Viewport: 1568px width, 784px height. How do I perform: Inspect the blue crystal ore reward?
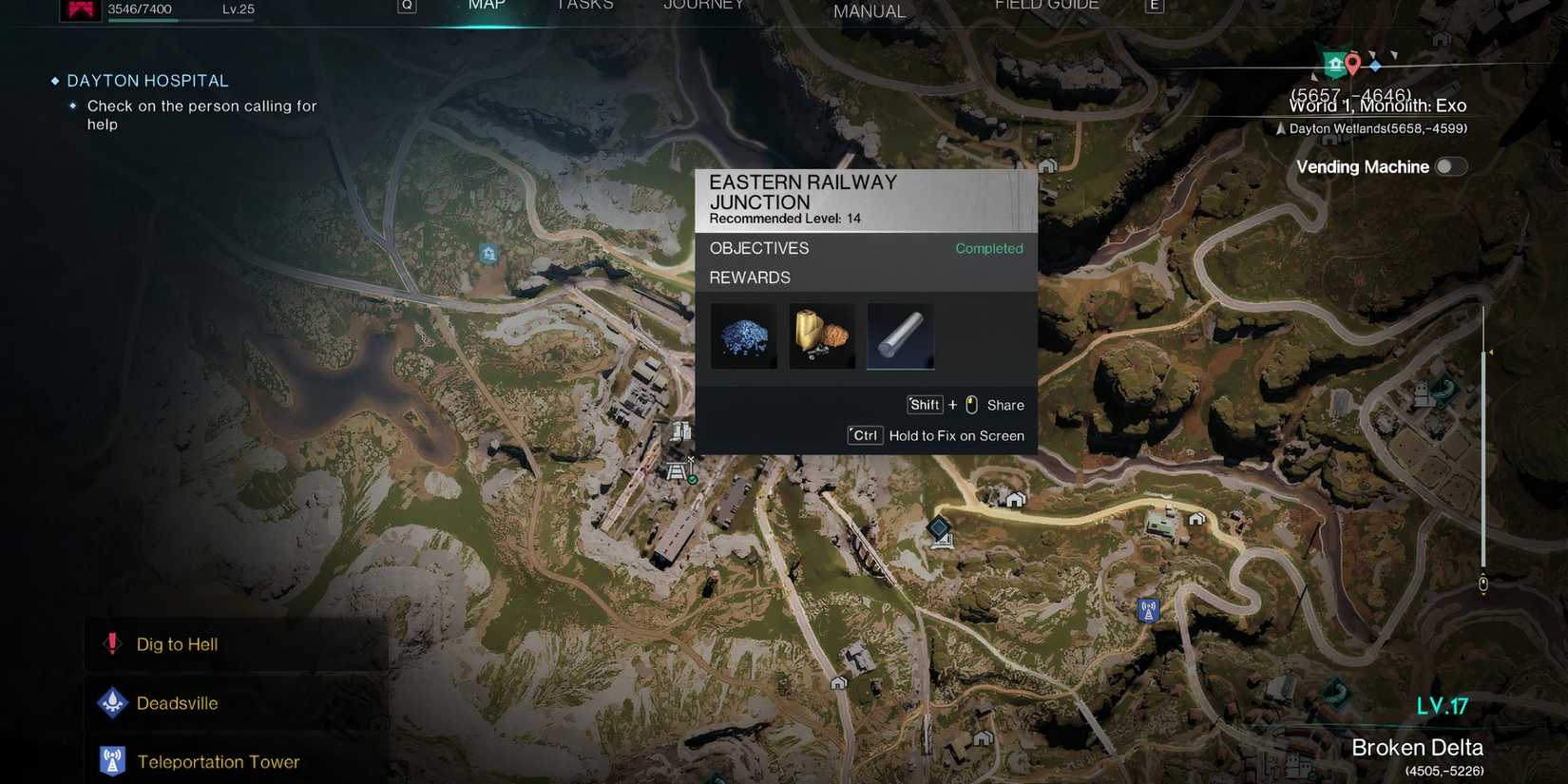(744, 336)
